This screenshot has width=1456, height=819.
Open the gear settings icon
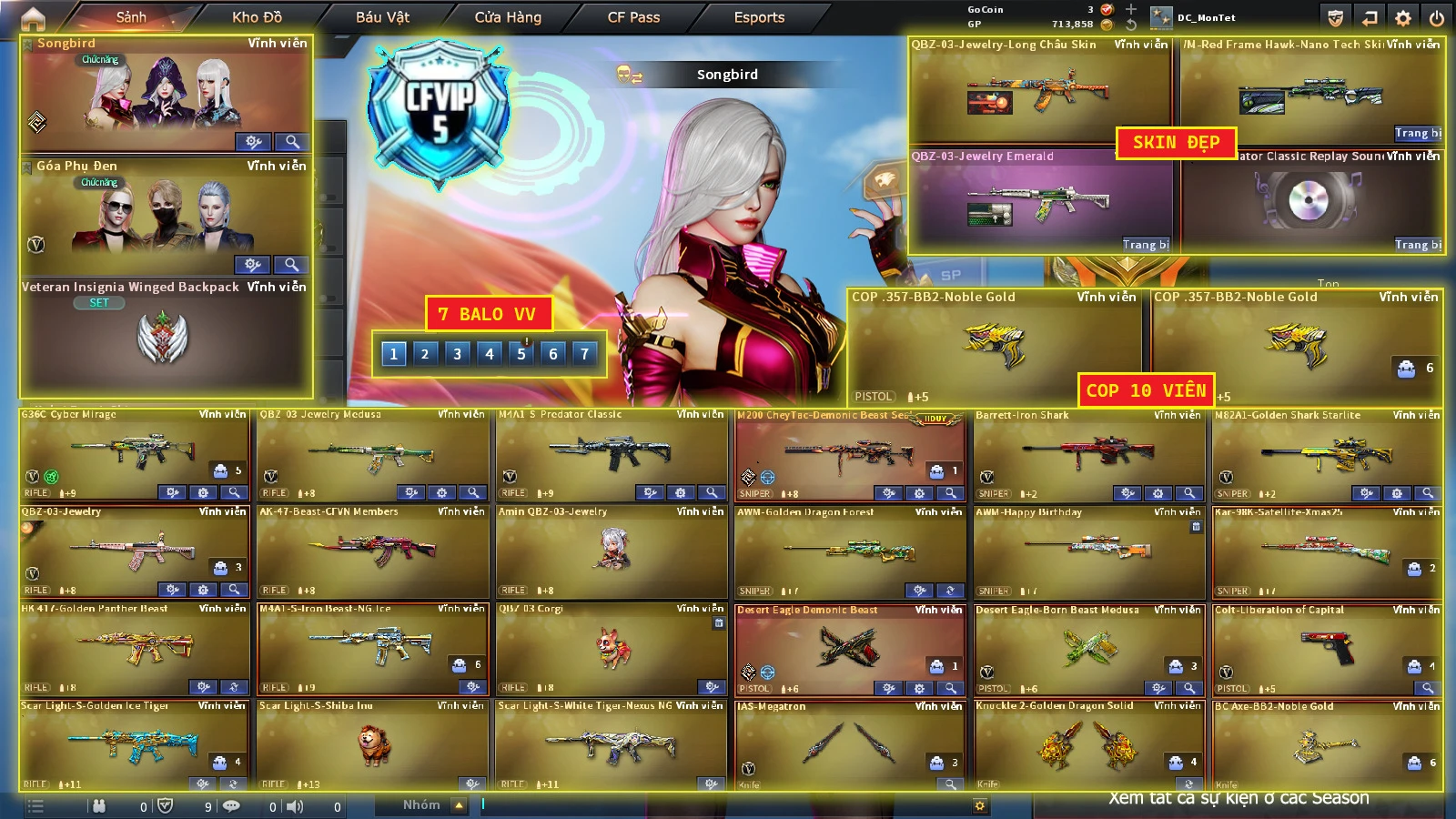coord(1403,18)
